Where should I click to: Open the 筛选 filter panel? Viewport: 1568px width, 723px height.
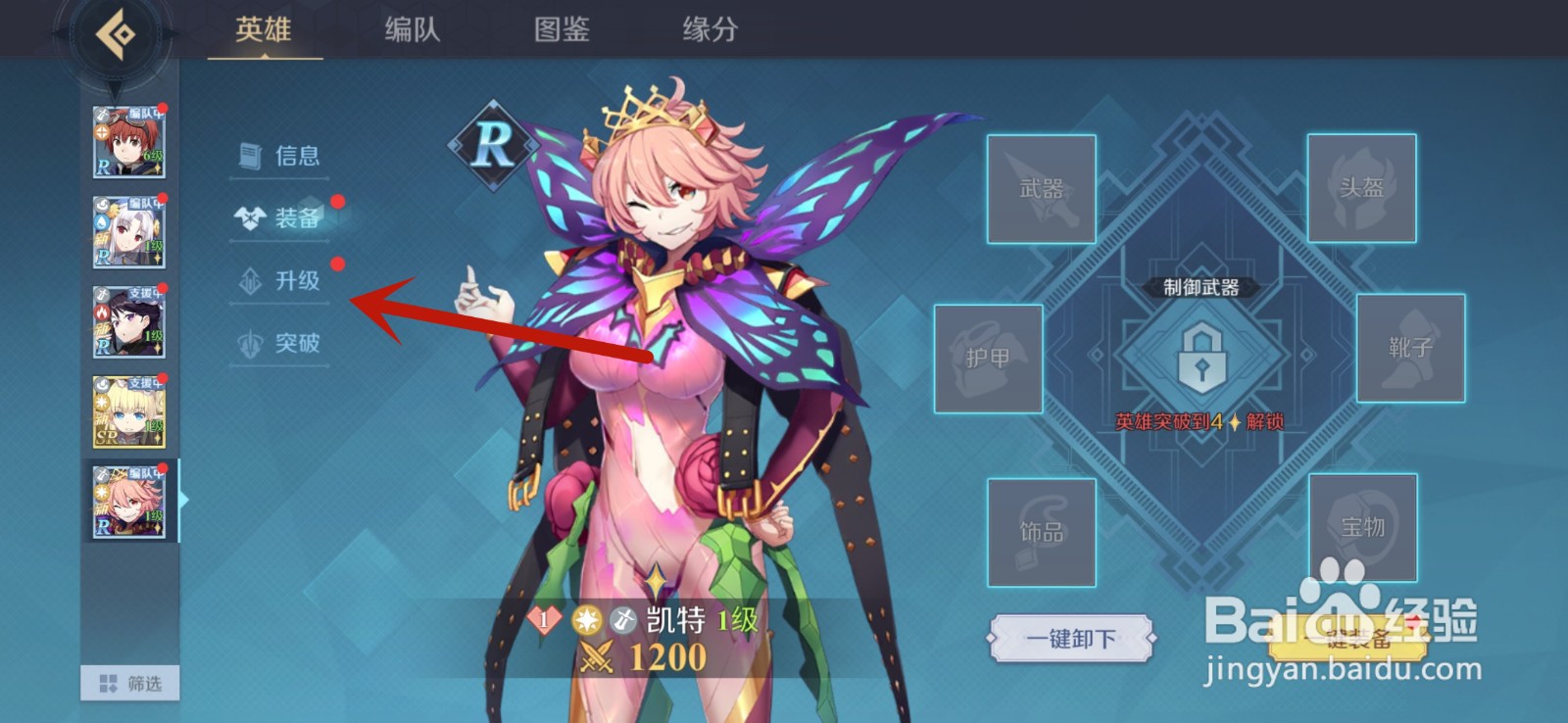coord(128,683)
